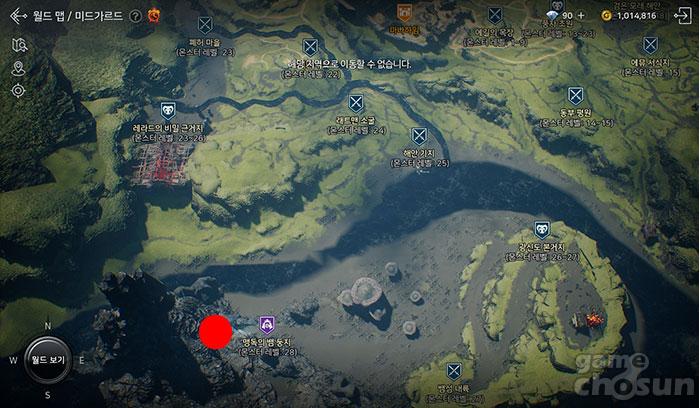Select the 레라드의 비밀 근거지 map marker
700x408 pixels.
coord(167,111)
